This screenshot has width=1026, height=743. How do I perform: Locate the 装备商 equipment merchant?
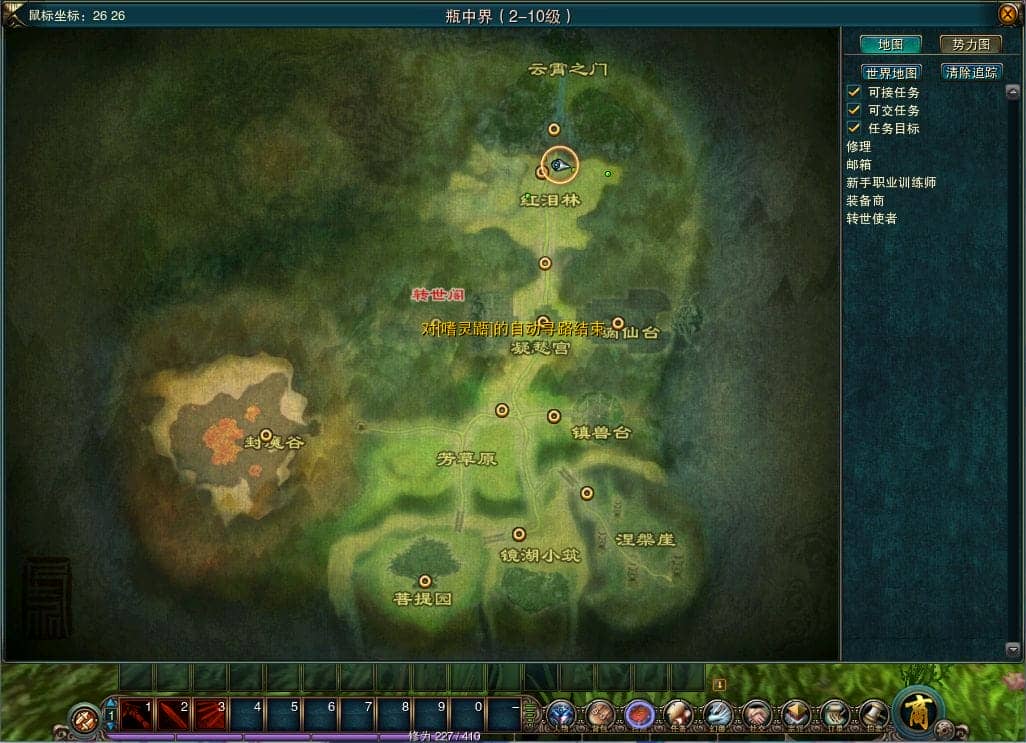pyautogui.click(x=865, y=201)
